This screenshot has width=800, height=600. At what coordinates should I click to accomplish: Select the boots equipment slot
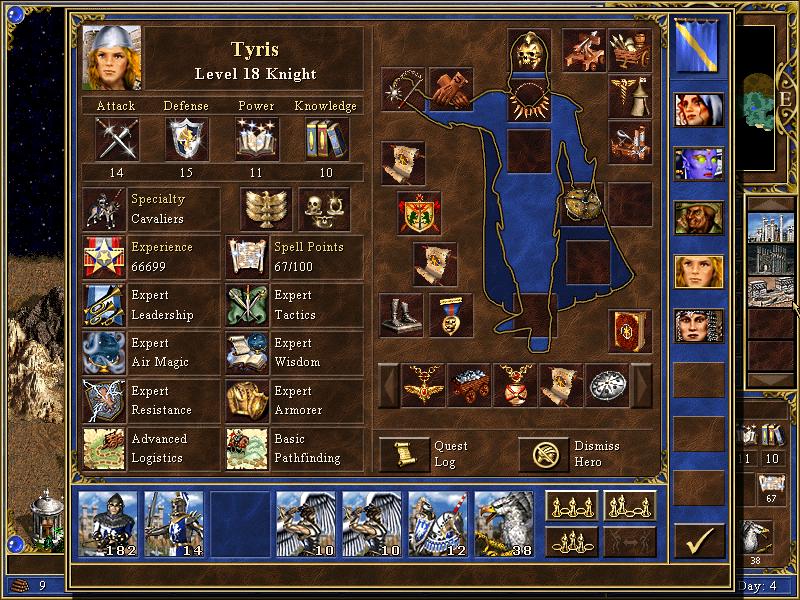pos(401,315)
